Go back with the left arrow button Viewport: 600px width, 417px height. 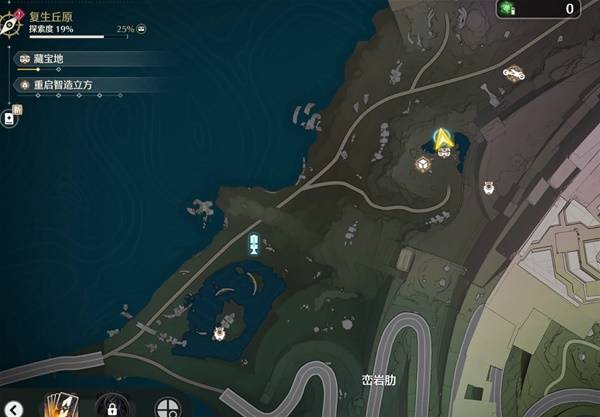pos(14,407)
